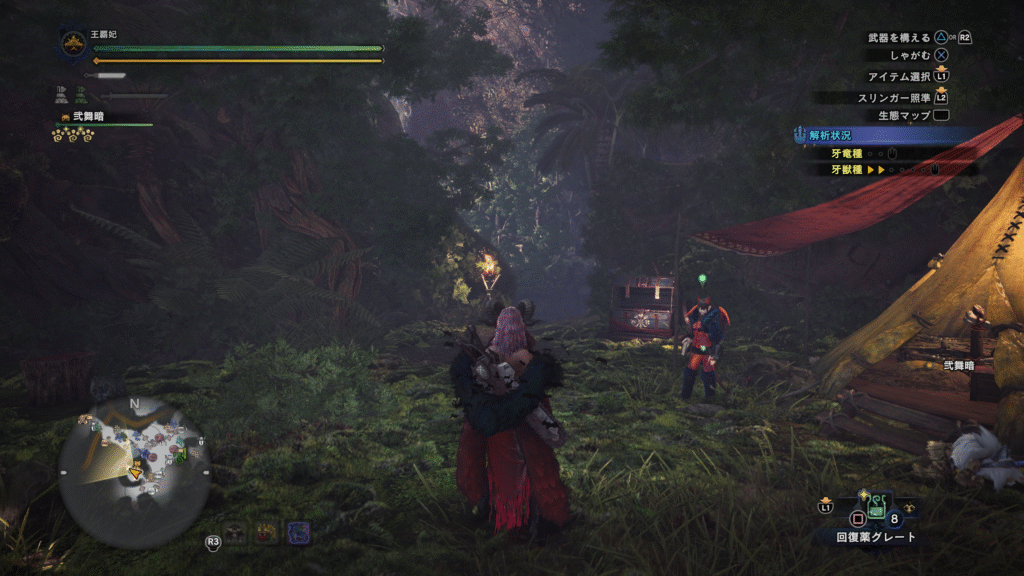This screenshot has height=576, width=1024.
Task: Click the yellow-maned monster icon near the minimap
Action: (266, 532)
